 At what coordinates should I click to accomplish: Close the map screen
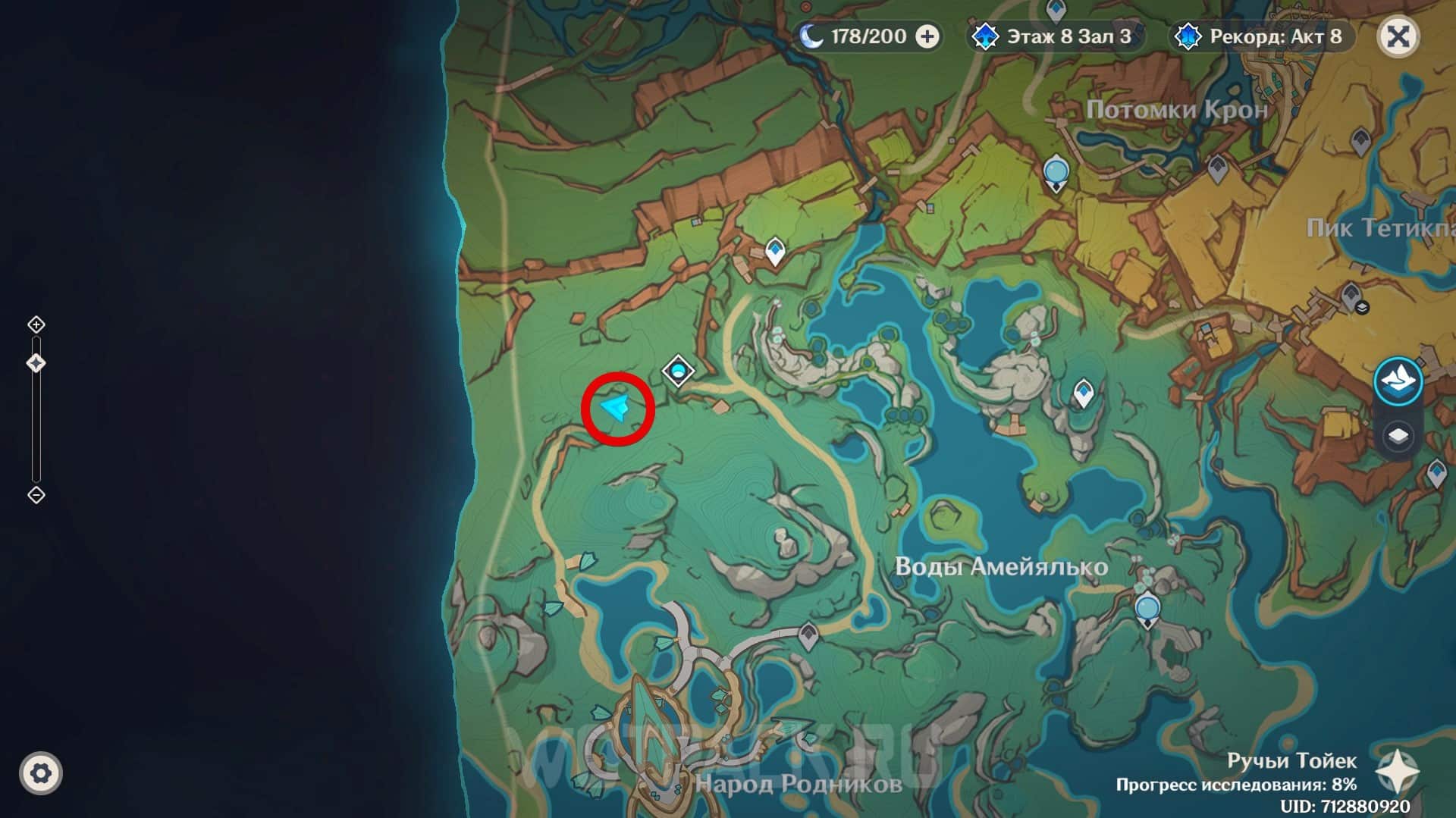click(1398, 36)
